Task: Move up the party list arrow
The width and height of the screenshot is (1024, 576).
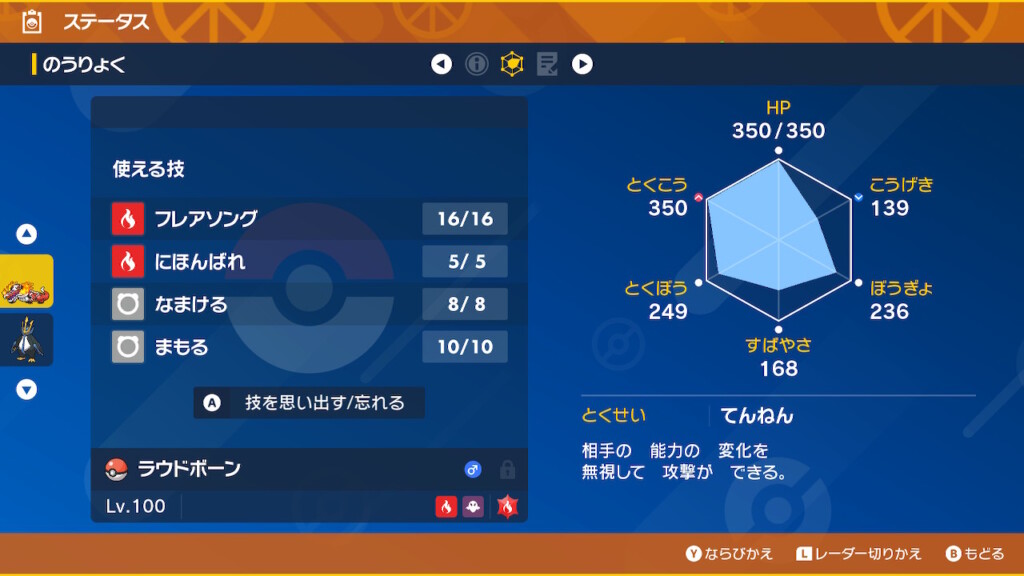Action: (27, 234)
